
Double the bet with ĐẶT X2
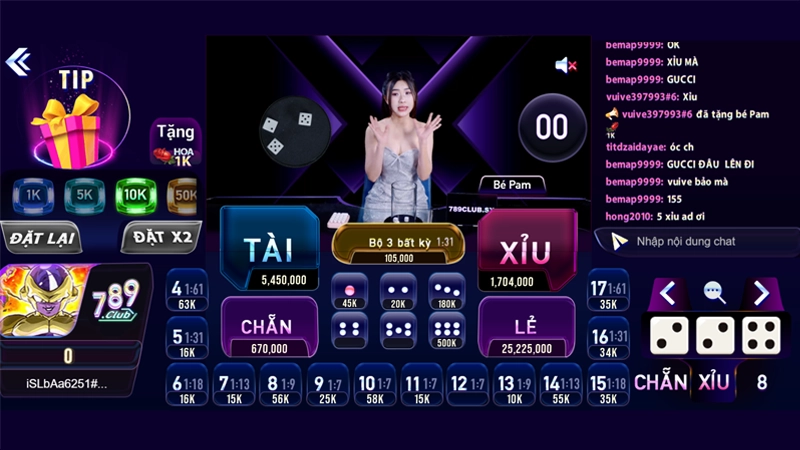click(160, 239)
